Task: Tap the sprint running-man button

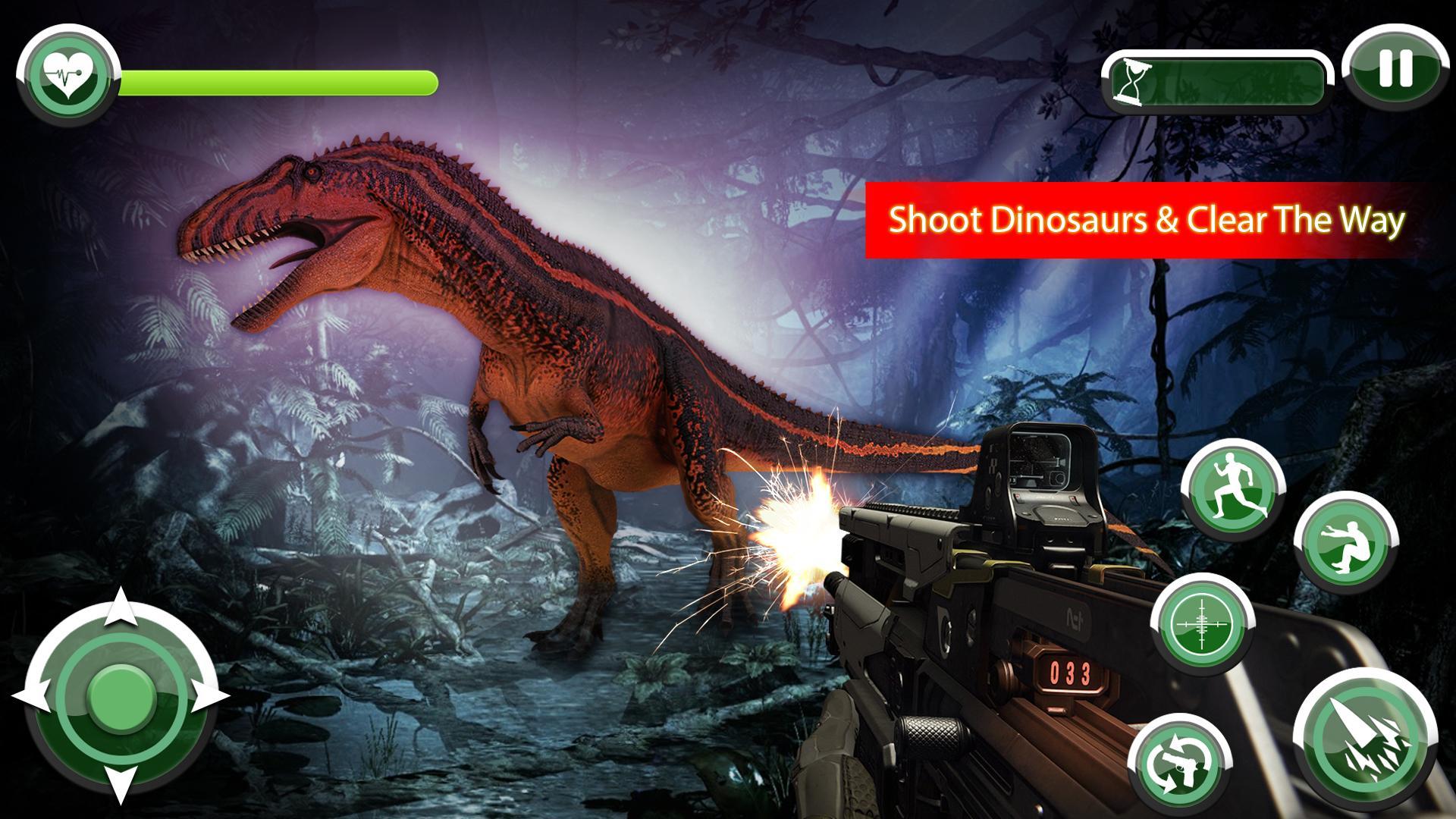Action: [x=1236, y=489]
